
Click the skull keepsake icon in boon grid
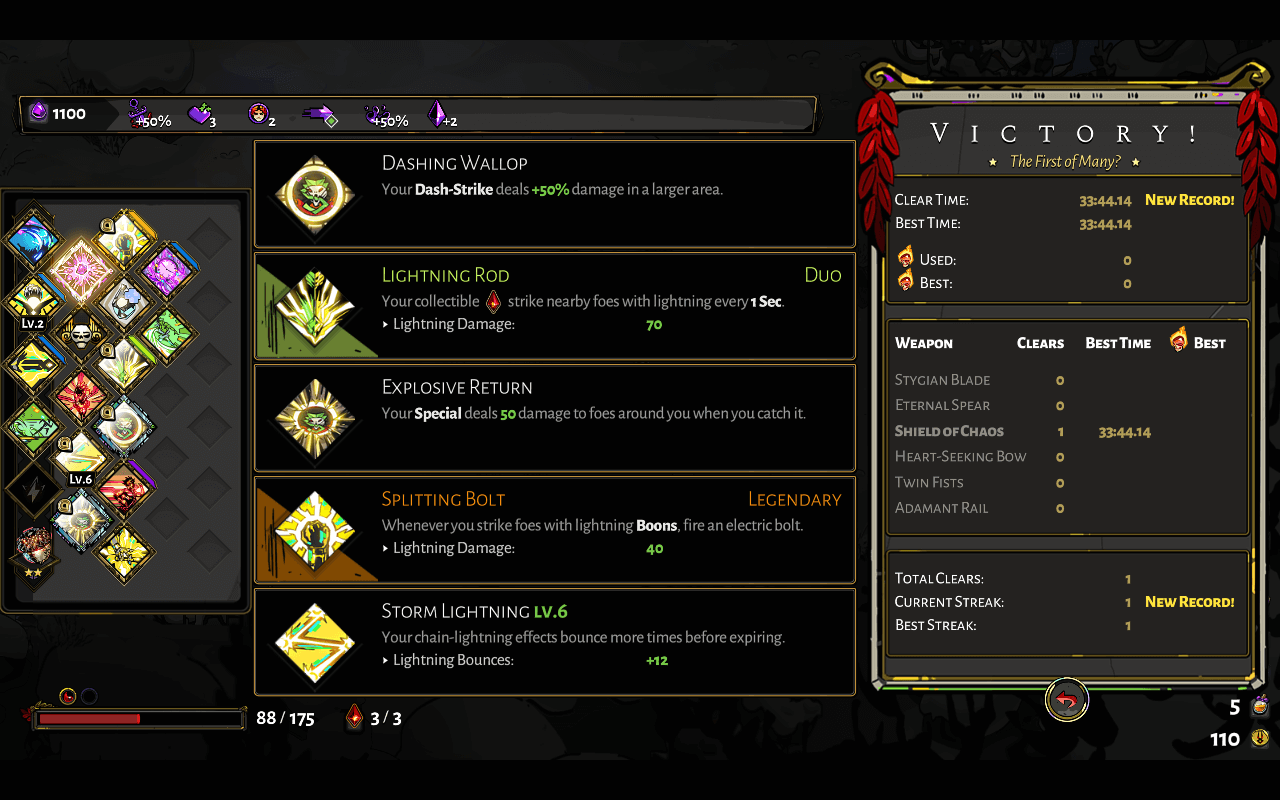click(x=79, y=333)
